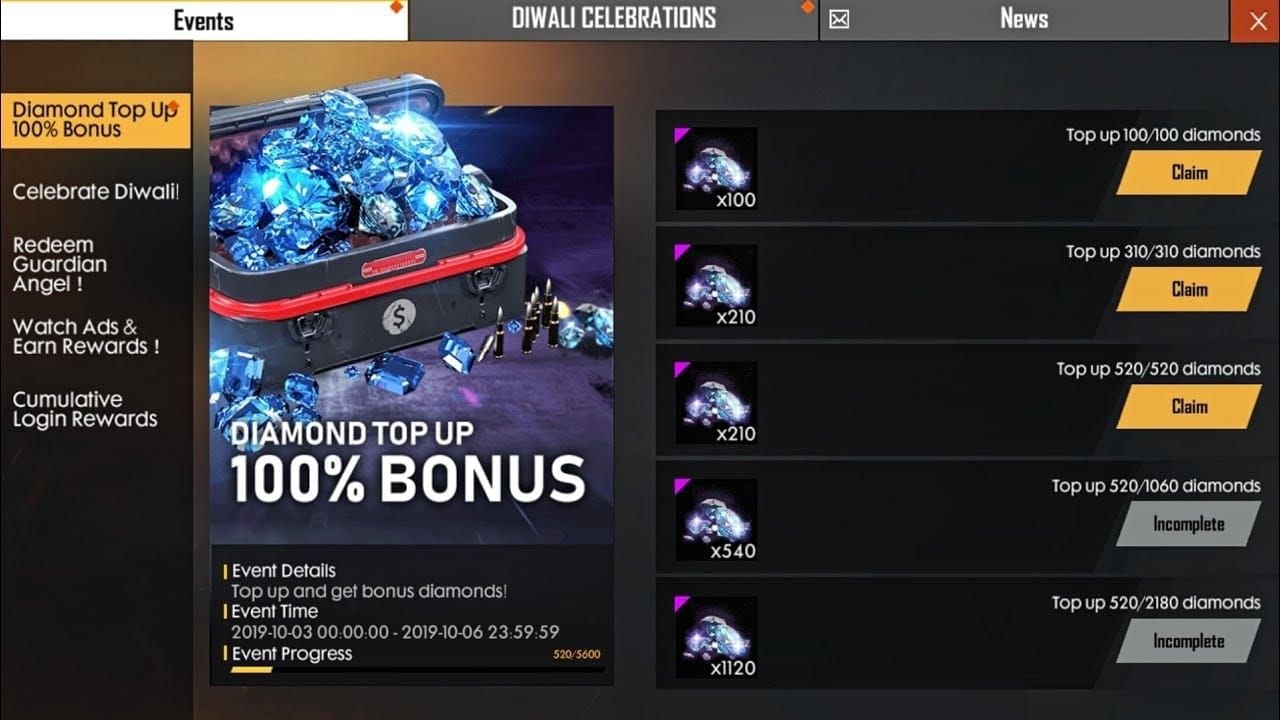Select the x540 diamonds reward icon
This screenshot has width=1280, height=720.
pos(714,521)
